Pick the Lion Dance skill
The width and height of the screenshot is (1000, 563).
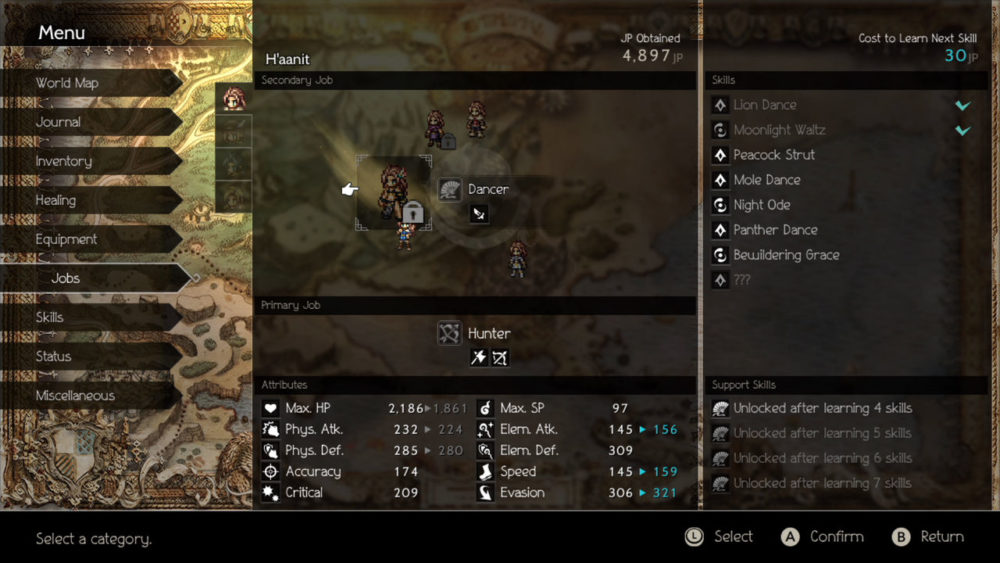pos(765,105)
